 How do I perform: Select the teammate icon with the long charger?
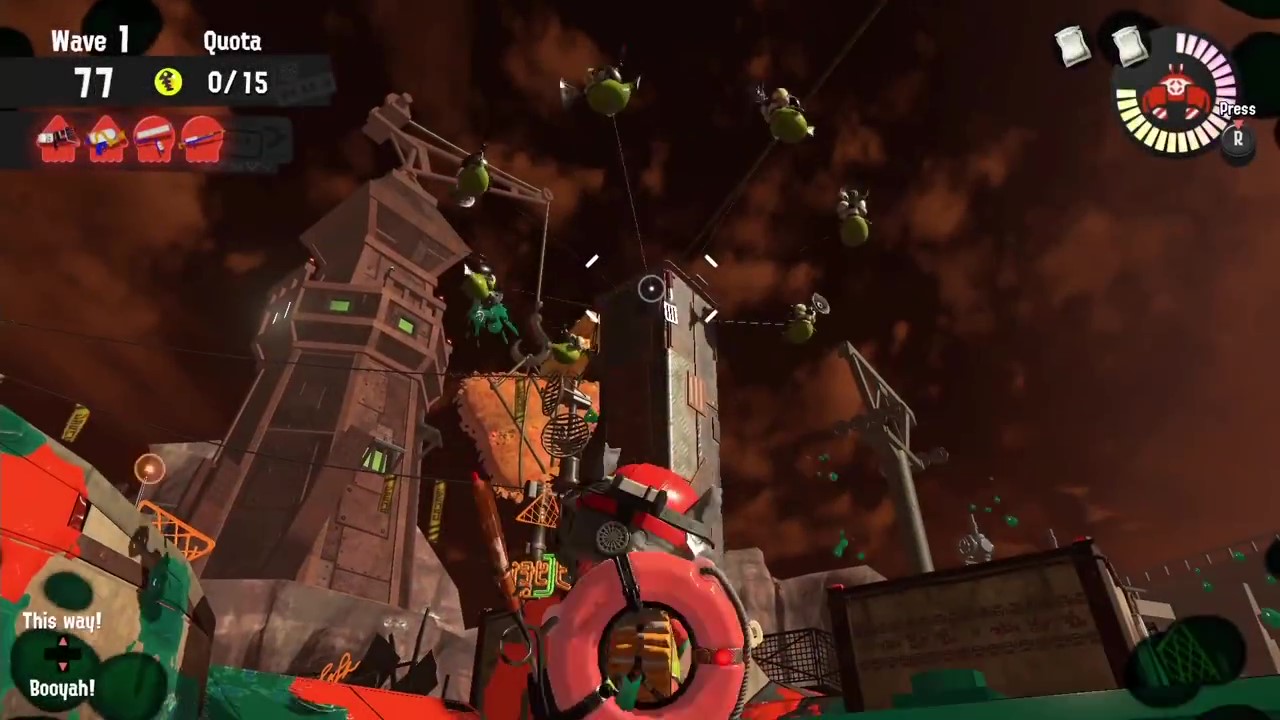(x=203, y=139)
